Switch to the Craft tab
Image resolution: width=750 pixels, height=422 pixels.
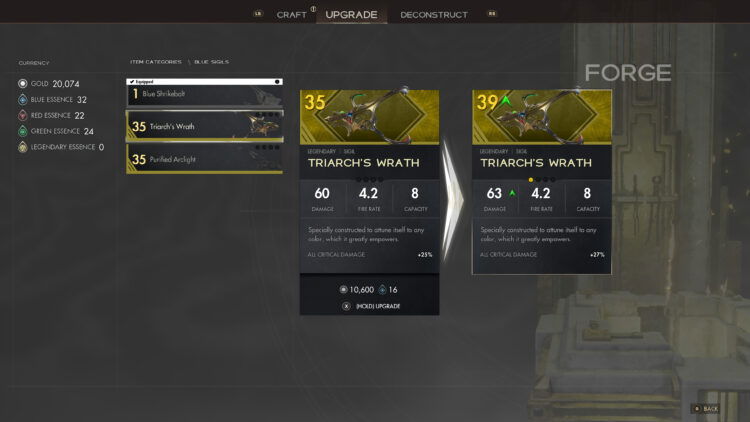tap(291, 15)
